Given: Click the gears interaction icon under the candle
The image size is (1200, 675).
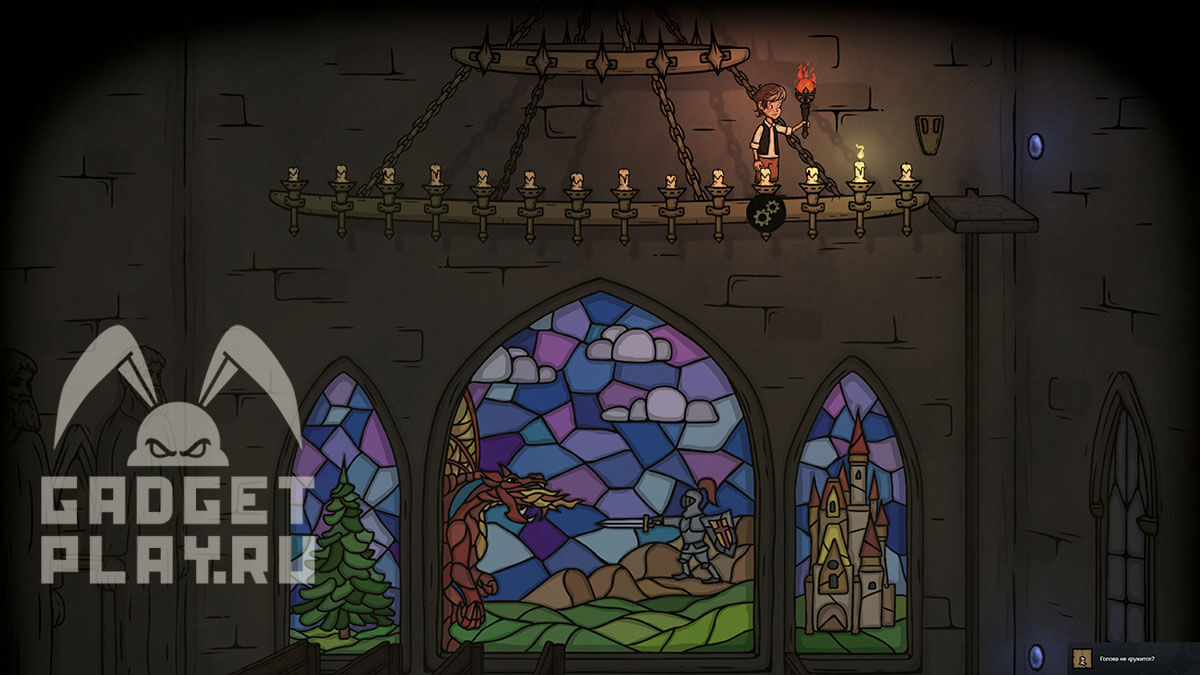Looking at the screenshot, I should [x=765, y=212].
